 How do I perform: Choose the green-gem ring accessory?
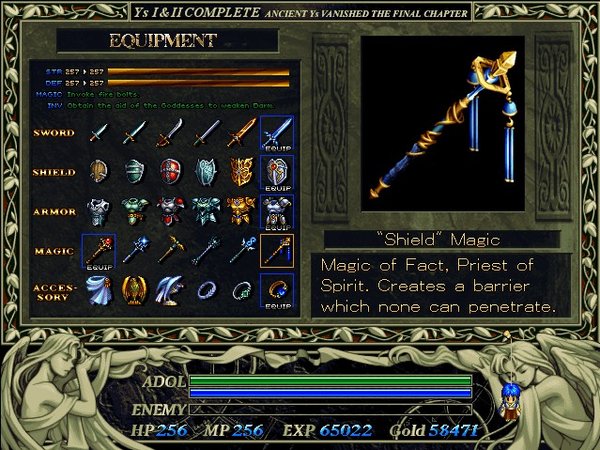(241, 289)
